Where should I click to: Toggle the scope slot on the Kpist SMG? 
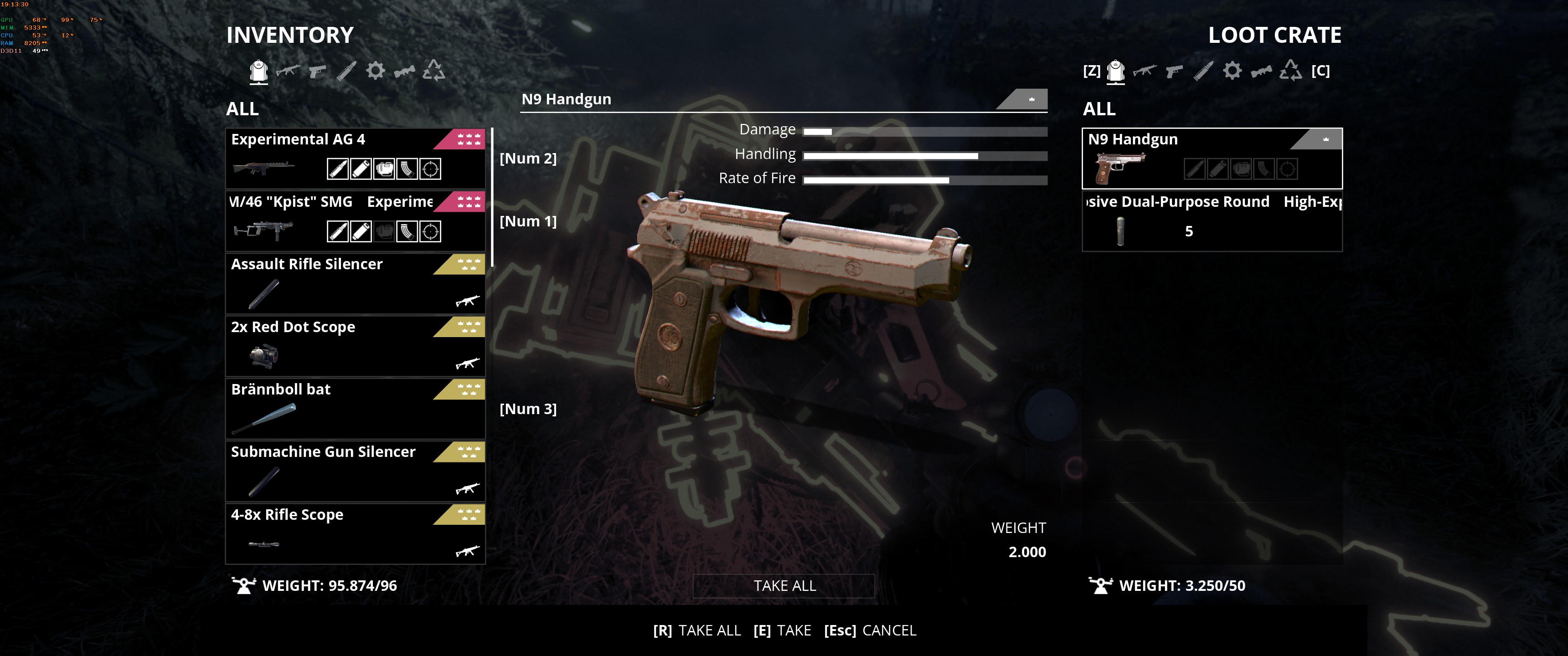(x=430, y=231)
